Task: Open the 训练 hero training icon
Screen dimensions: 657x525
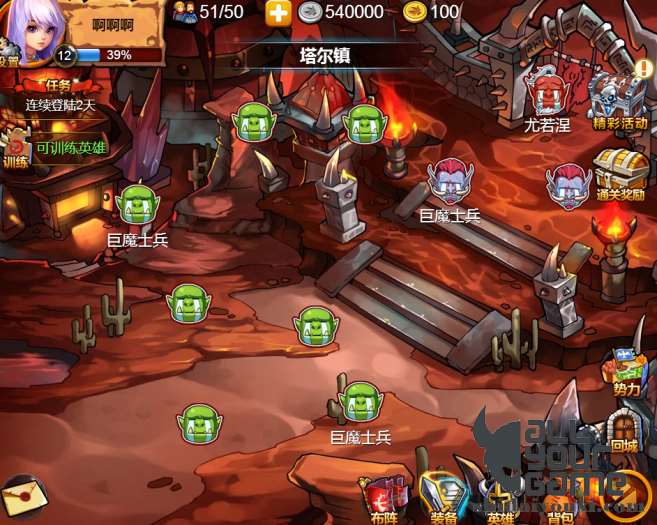Action: tap(14, 147)
